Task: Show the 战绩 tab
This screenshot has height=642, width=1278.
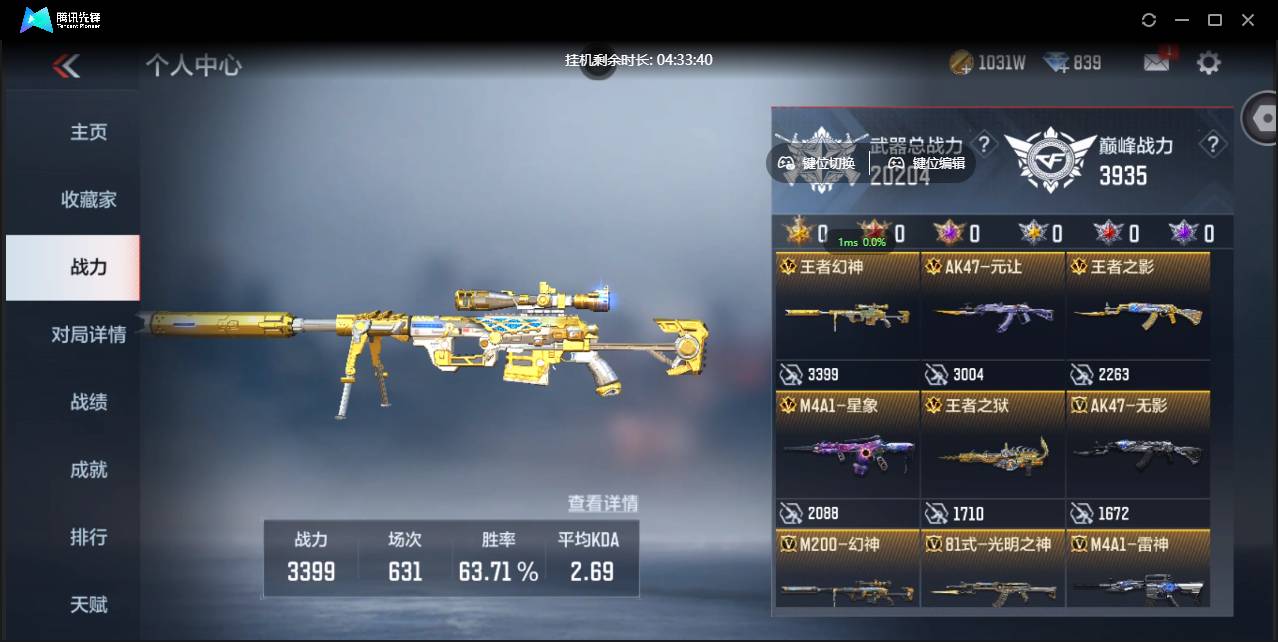Action: click(x=88, y=402)
